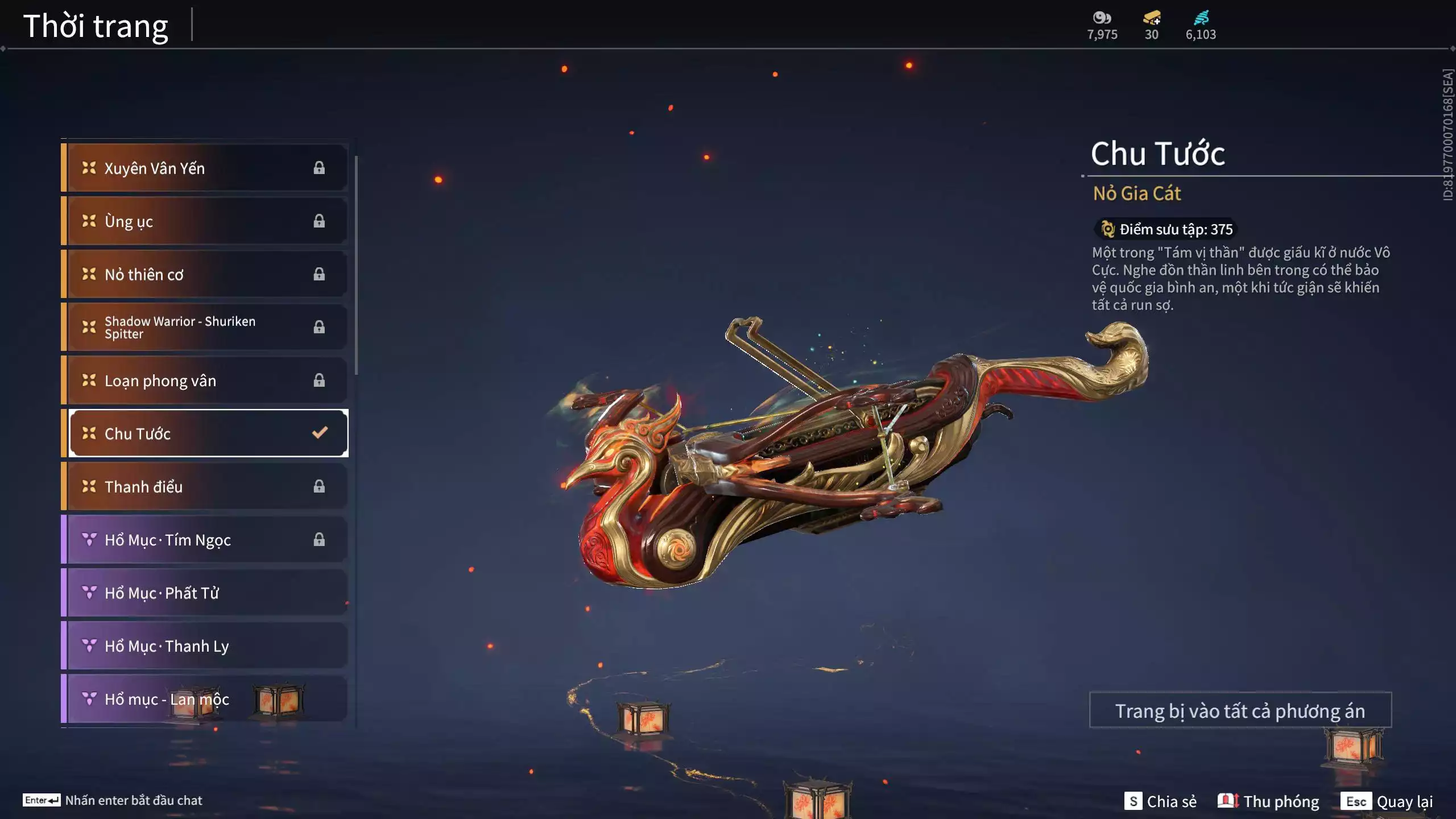Screen dimensions: 1456x819
Task: Select the Thanh điểu skin row
Action: (x=205, y=486)
